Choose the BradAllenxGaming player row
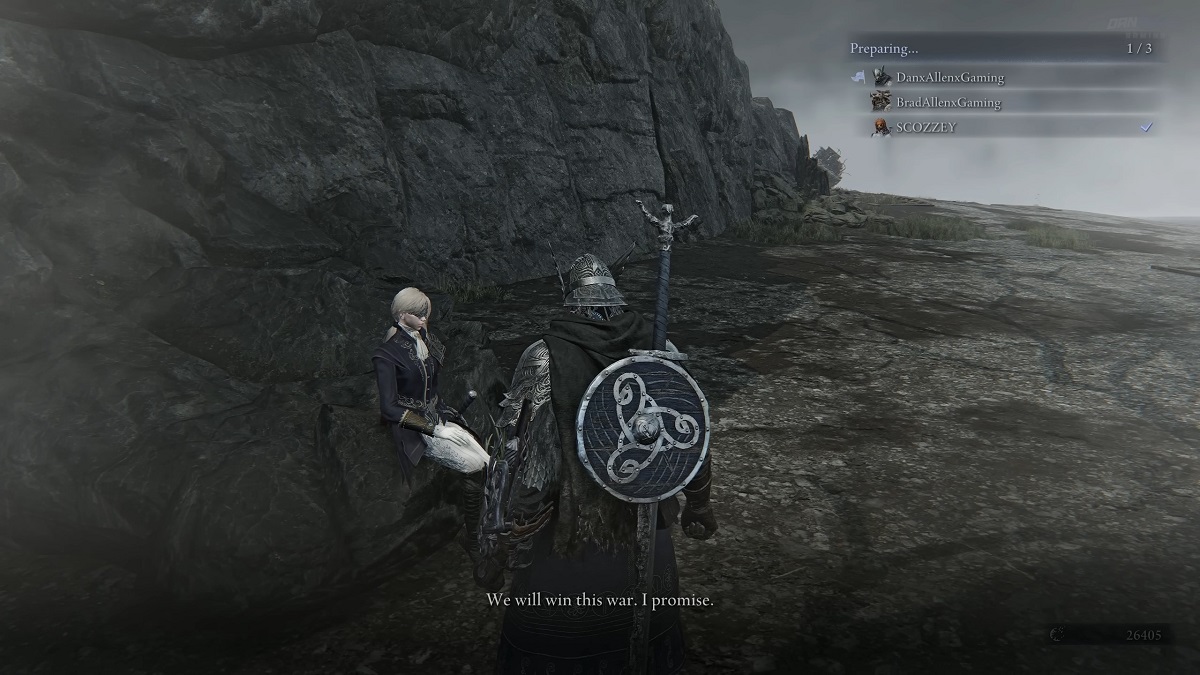This screenshot has height=675, width=1200. [x=947, y=102]
